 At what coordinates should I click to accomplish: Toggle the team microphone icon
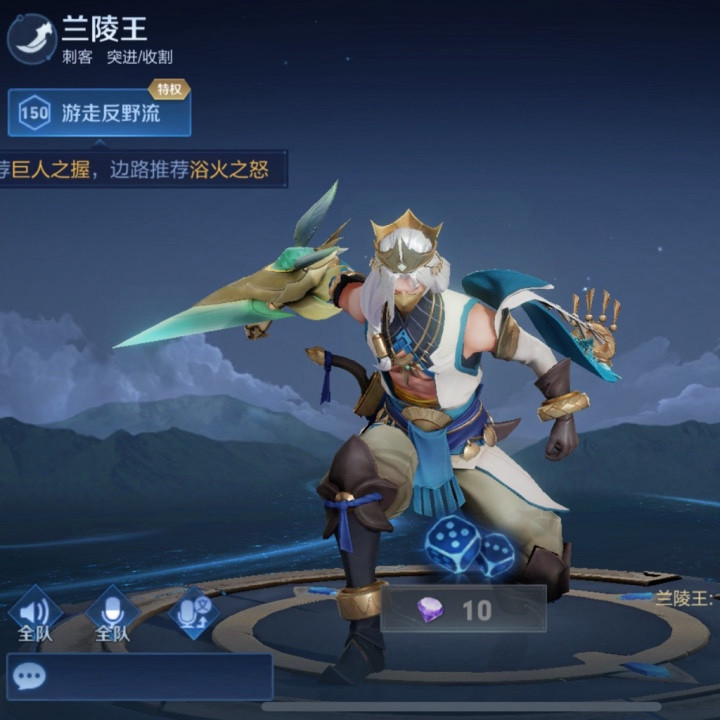point(112,609)
